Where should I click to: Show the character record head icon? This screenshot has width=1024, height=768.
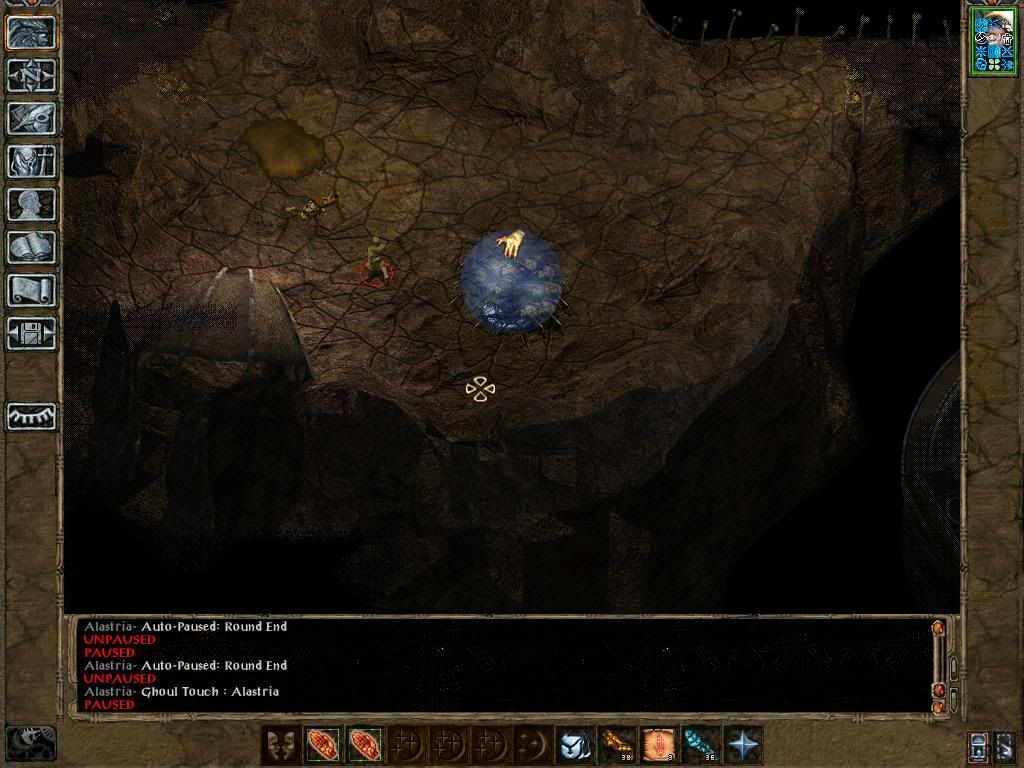32,204
